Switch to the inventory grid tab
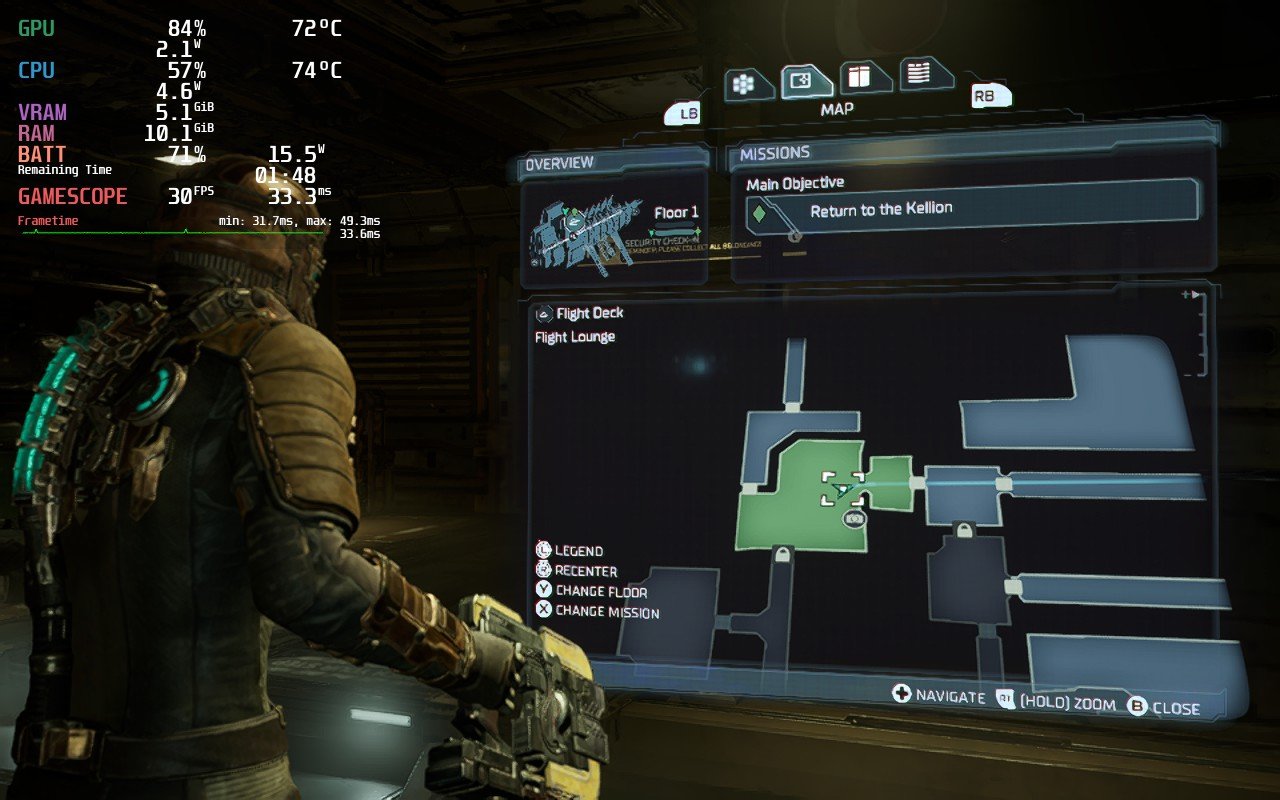This screenshot has width=1280, height=800. (x=743, y=85)
